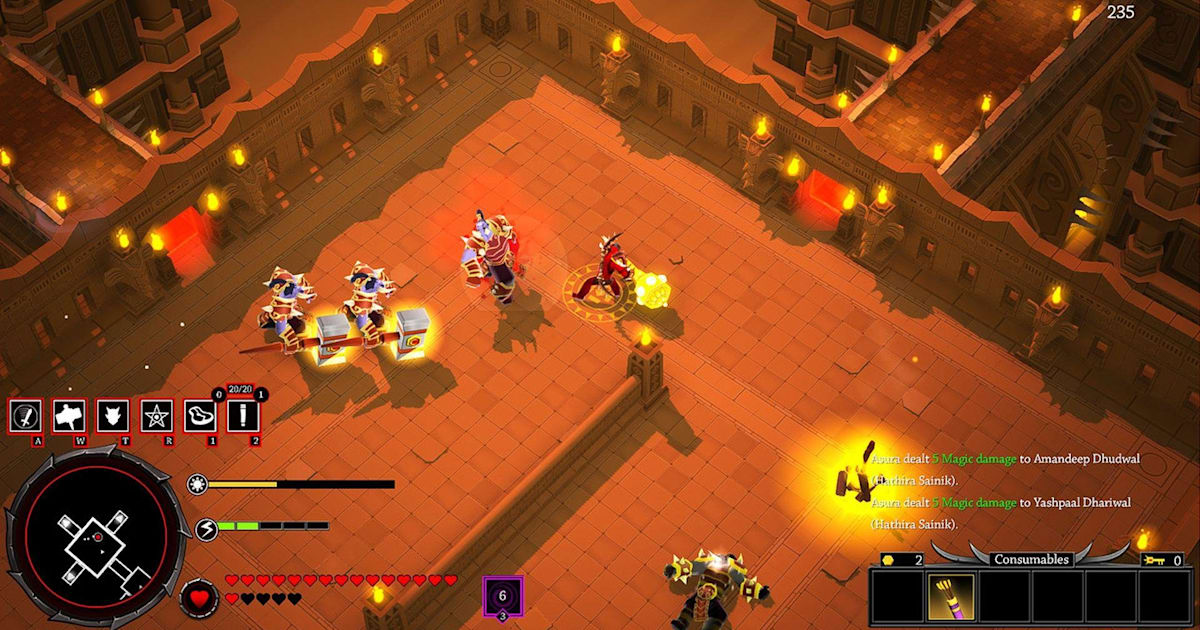Click the sun burst gauge icon

click(x=197, y=484)
